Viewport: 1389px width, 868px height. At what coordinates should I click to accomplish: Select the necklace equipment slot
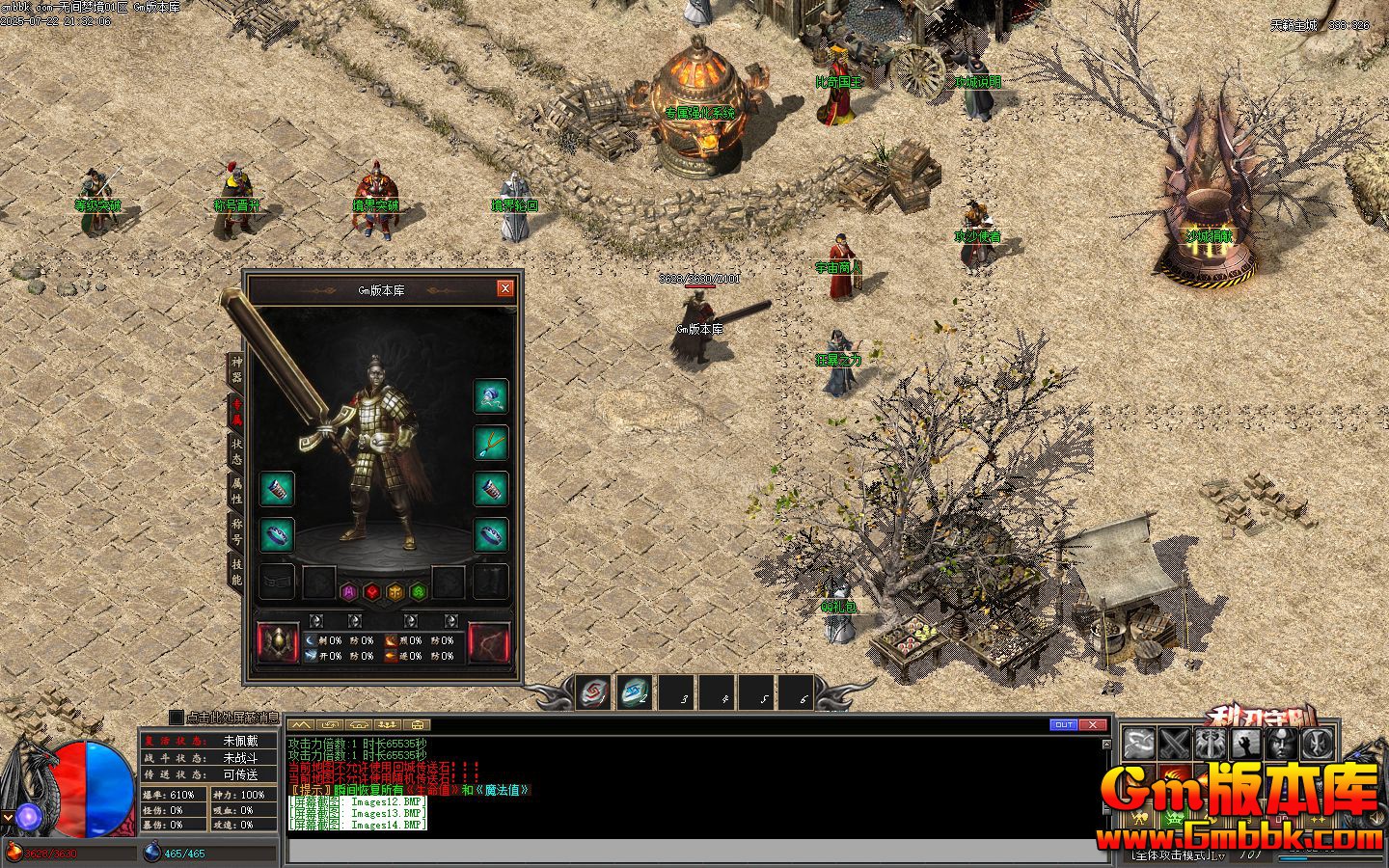(x=491, y=443)
